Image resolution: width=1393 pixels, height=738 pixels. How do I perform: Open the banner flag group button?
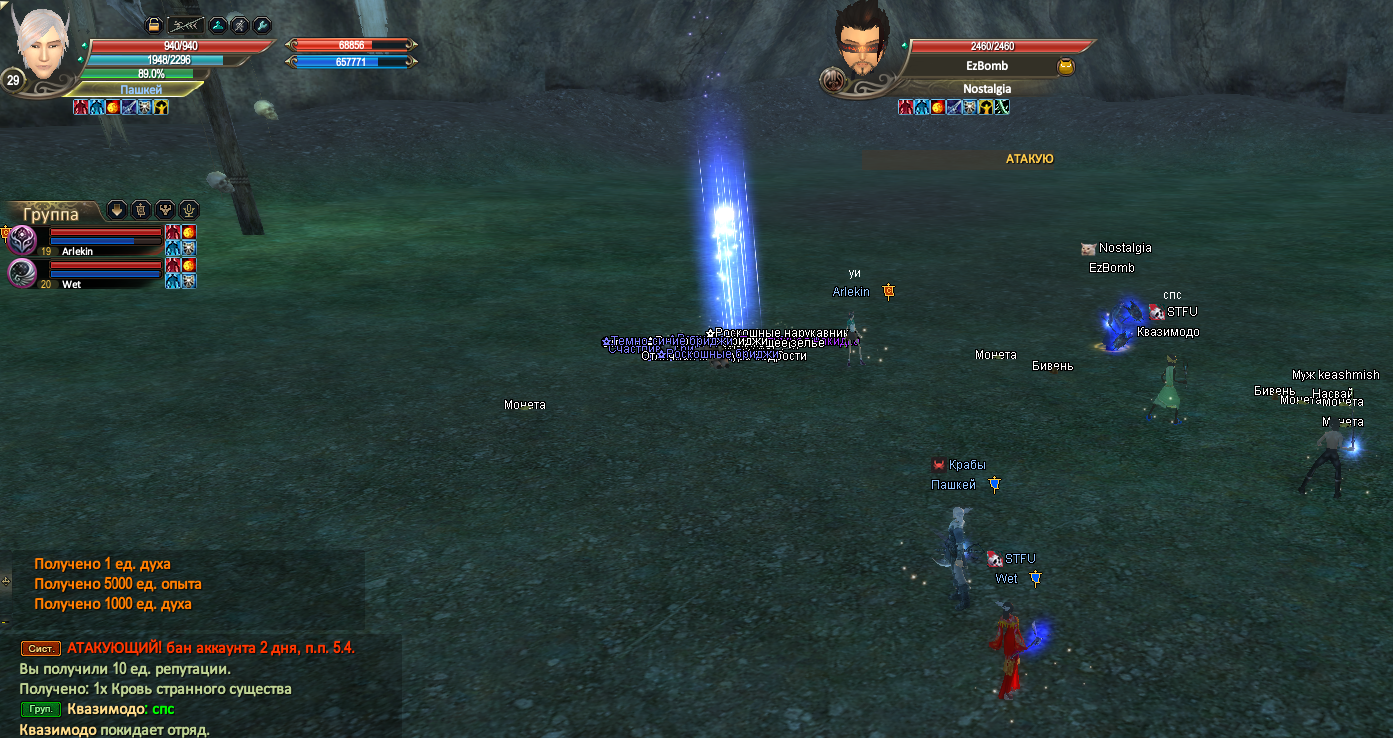point(141,210)
